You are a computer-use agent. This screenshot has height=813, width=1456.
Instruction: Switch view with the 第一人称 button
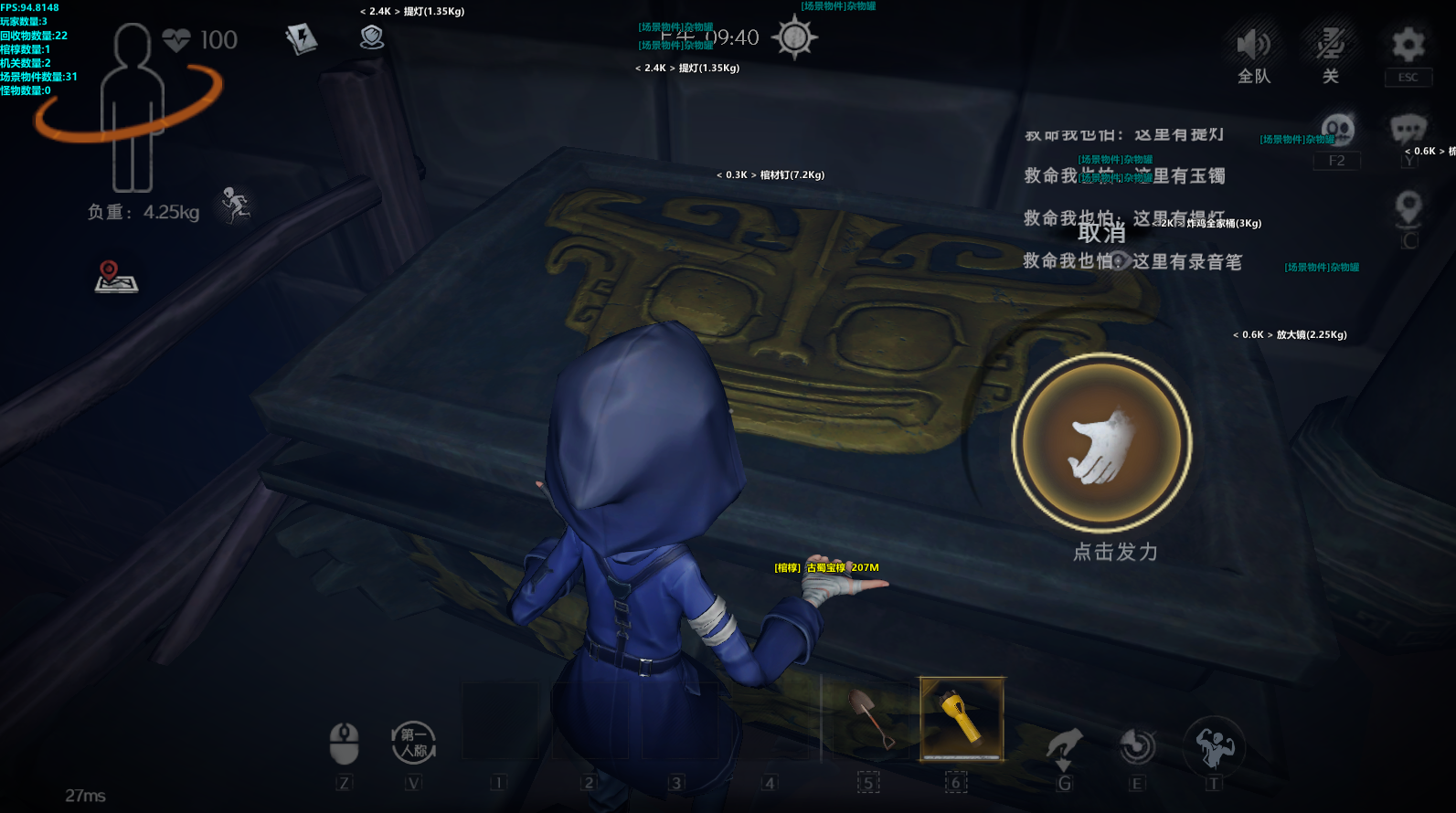click(x=413, y=743)
